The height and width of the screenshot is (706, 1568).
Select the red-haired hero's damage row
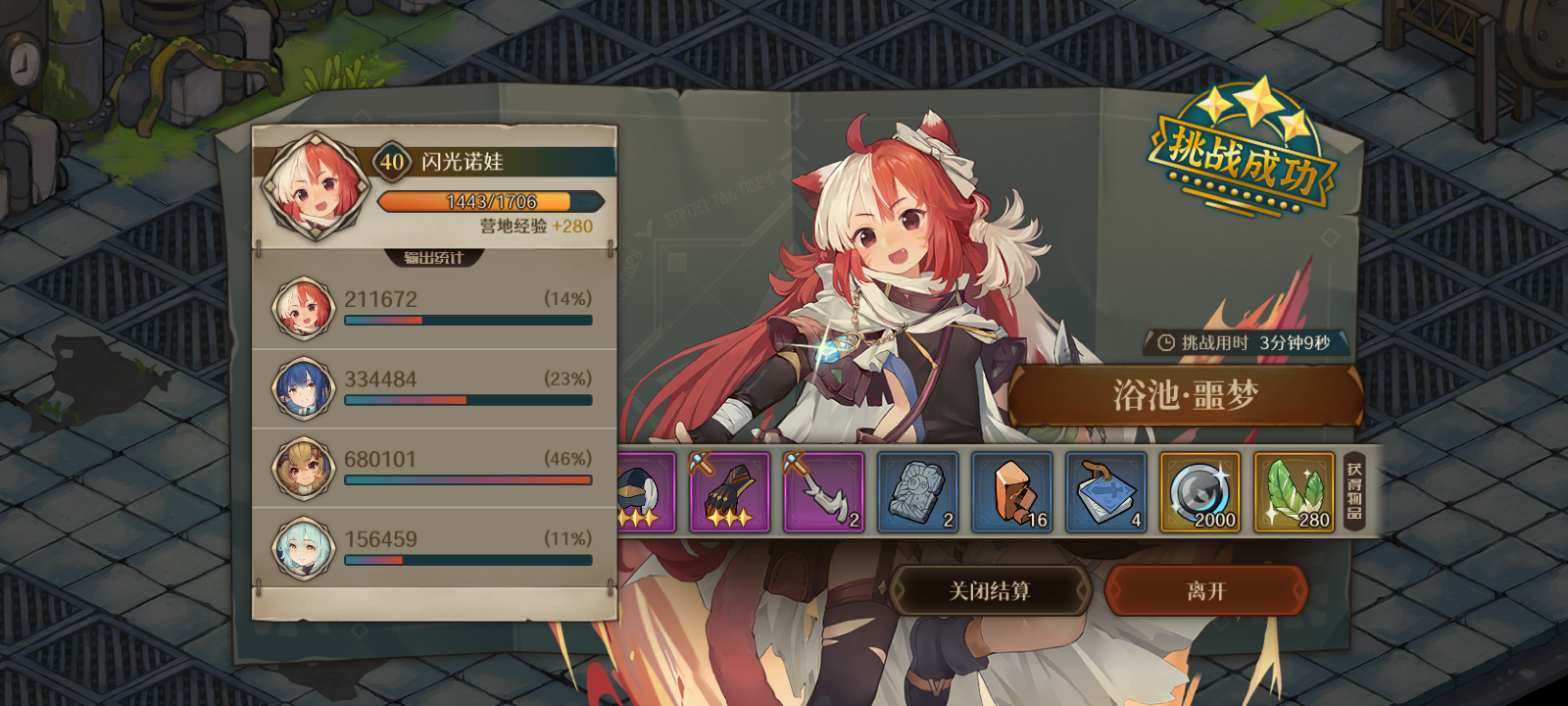435,308
